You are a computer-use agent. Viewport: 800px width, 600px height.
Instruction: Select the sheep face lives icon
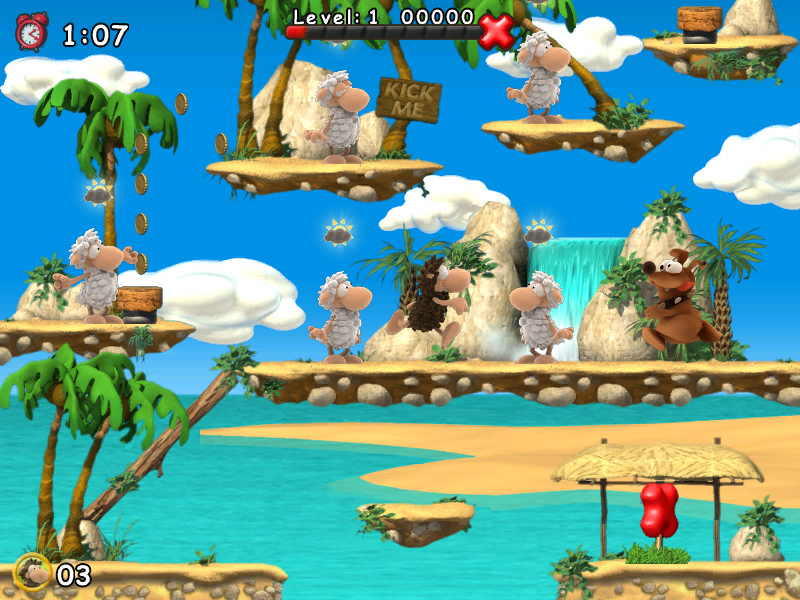33,573
